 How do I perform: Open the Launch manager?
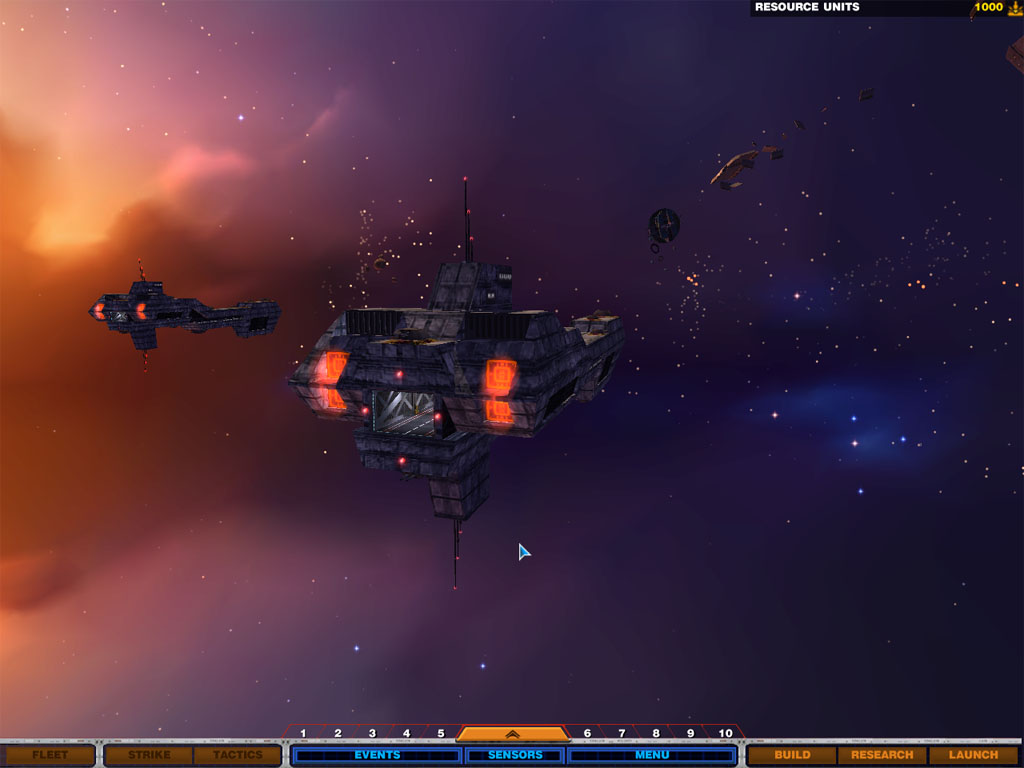click(973, 755)
